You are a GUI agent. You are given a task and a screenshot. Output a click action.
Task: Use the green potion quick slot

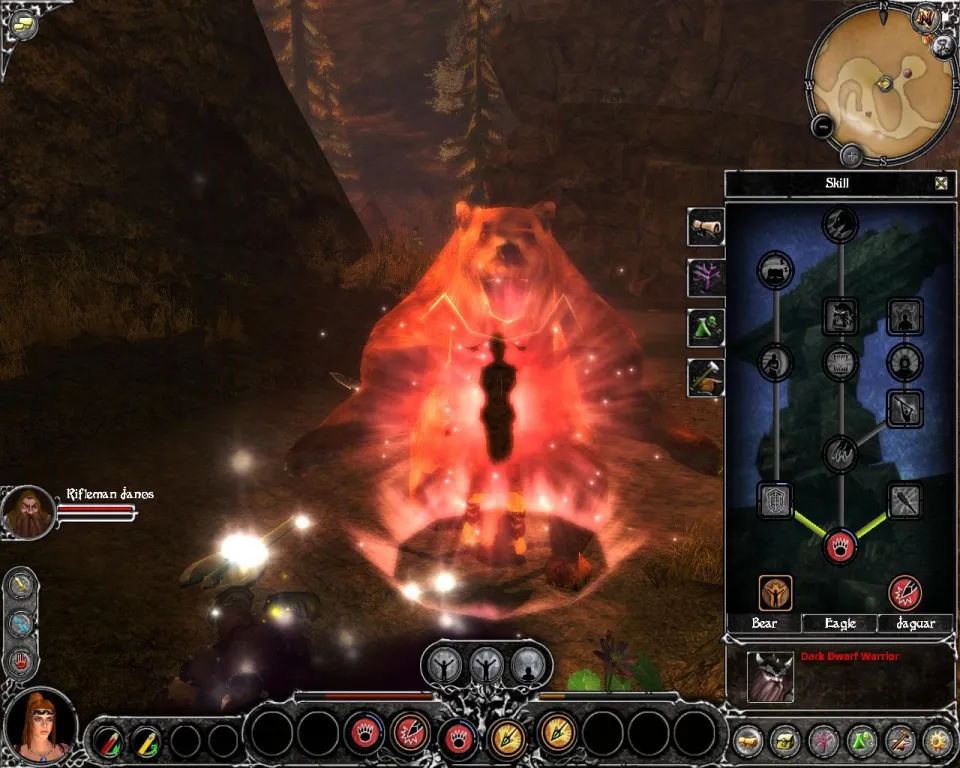click(x=146, y=741)
